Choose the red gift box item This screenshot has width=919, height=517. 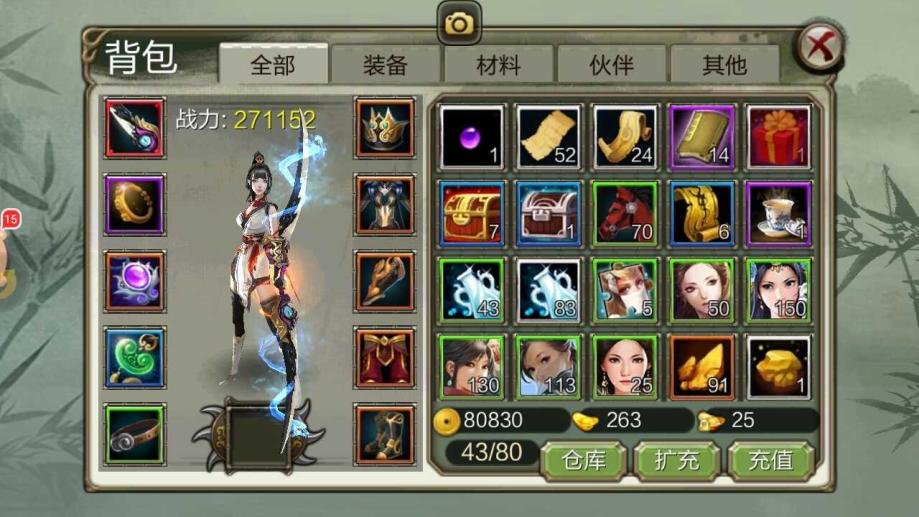coord(779,137)
